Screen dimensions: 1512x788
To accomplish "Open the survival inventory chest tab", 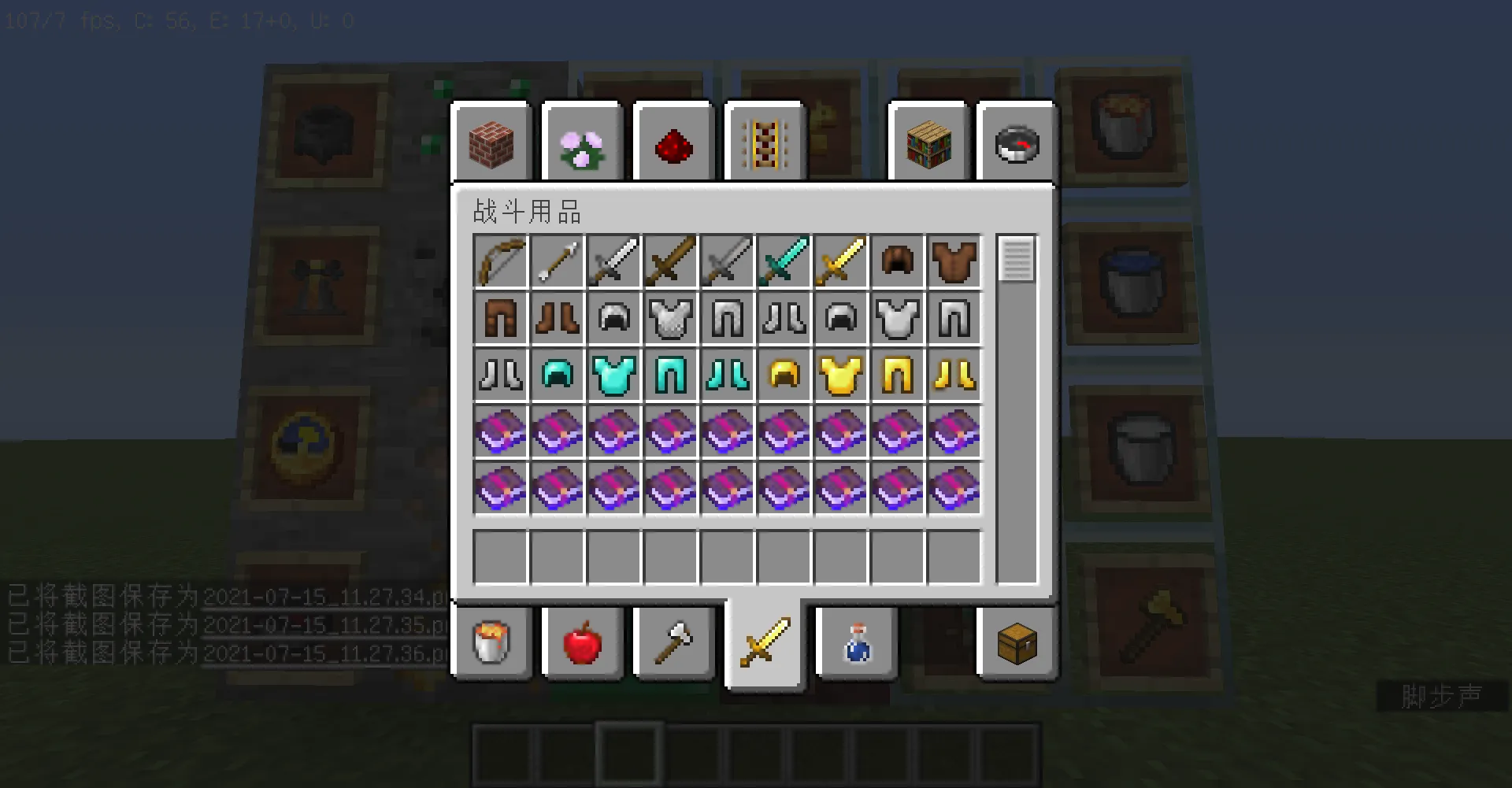I will pos(1016,643).
